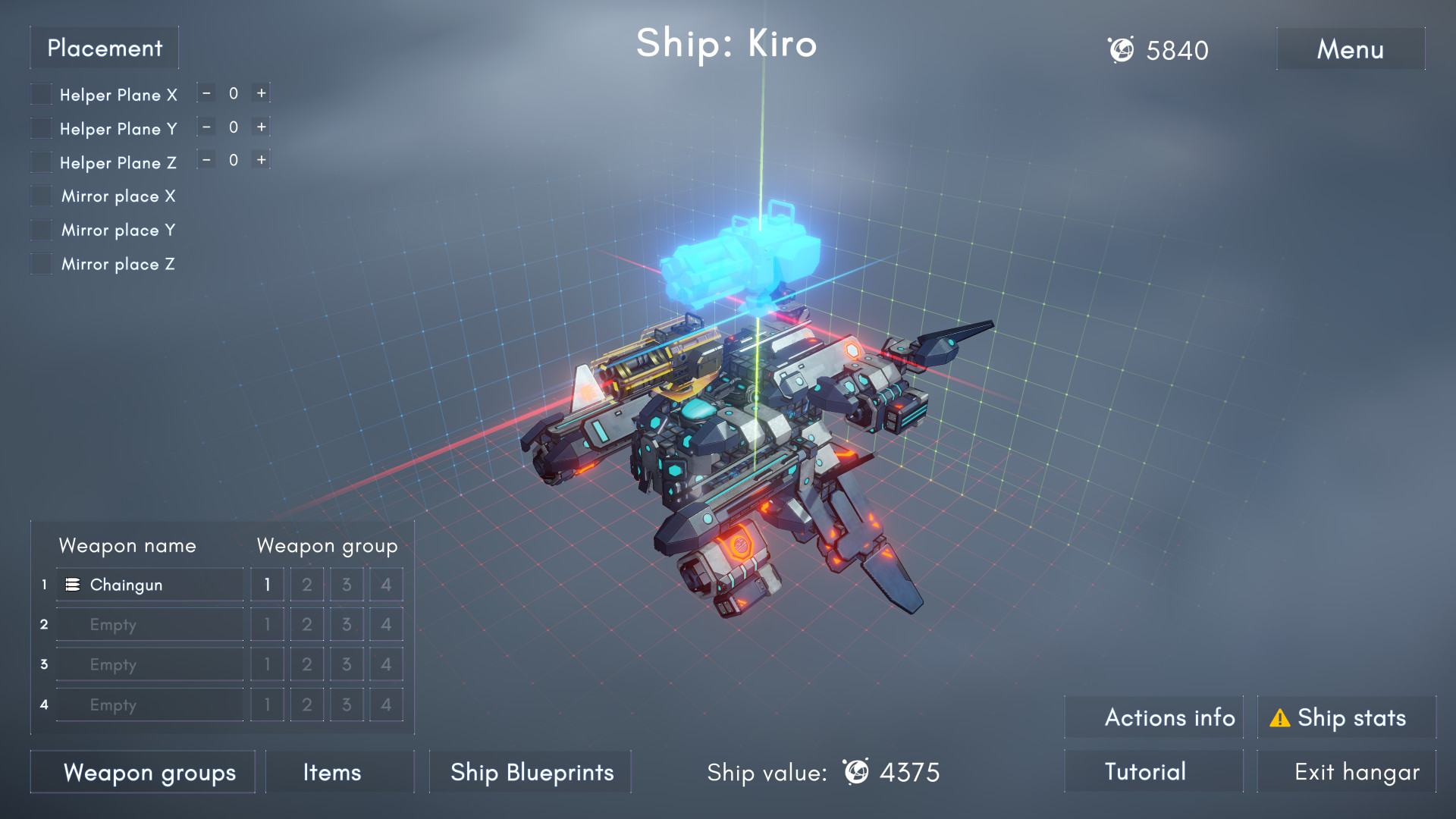
Task: Assign weapon group 2 to the Chaingun
Action: [x=306, y=584]
